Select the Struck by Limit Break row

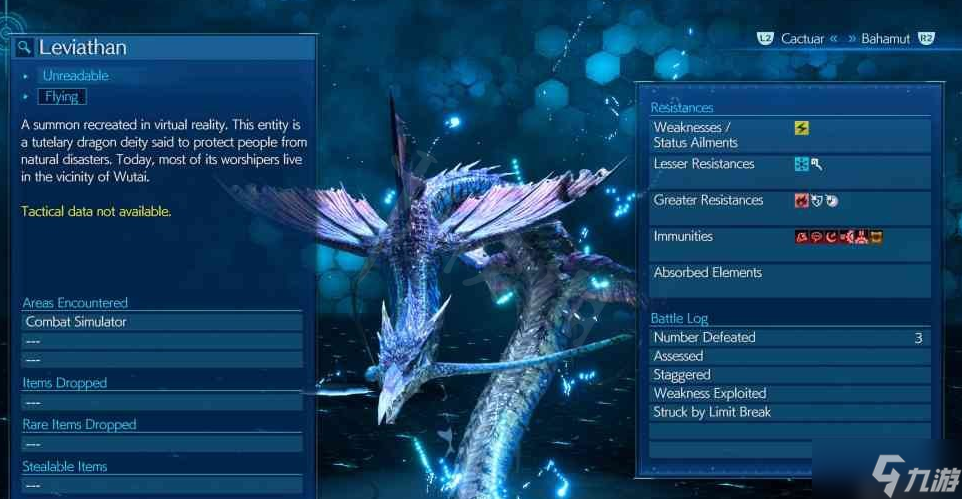(x=789, y=412)
